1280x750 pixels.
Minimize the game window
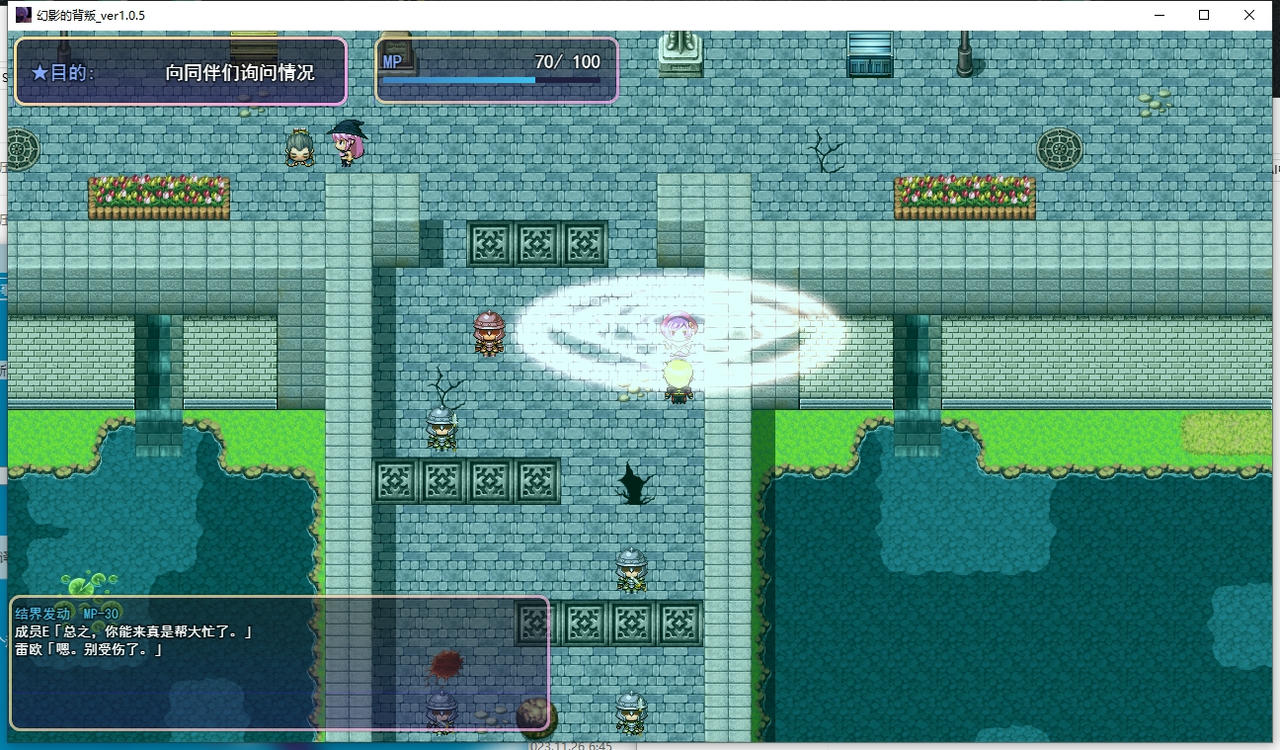click(x=1159, y=15)
